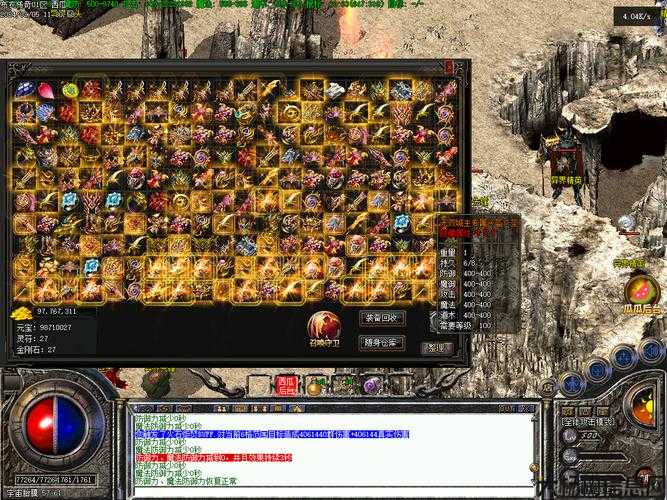Sort the bag with the 整理 button
Screen dimensions: 667x500
[x=437, y=348]
